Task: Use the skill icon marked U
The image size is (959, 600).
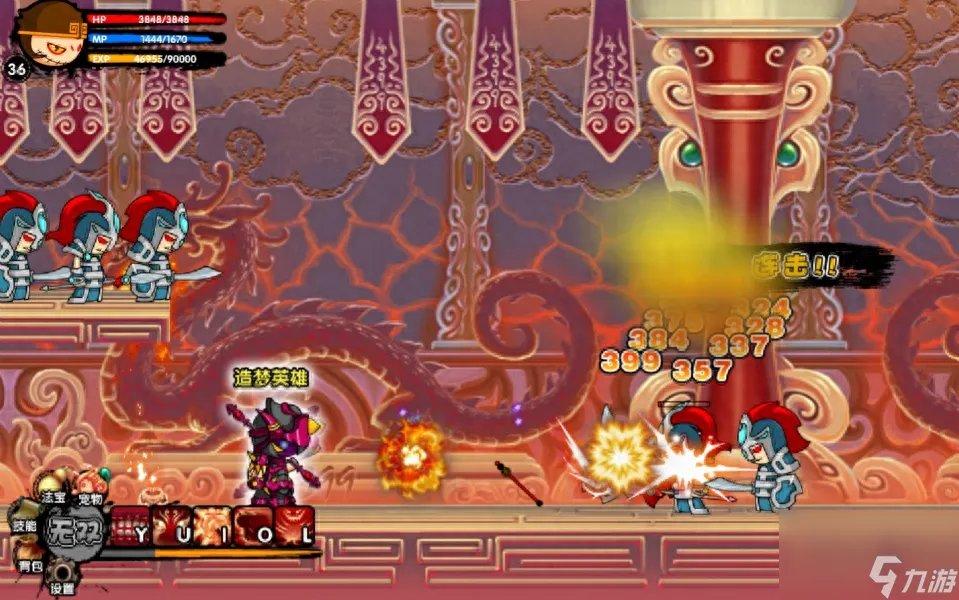Action: tap(173, 526)
